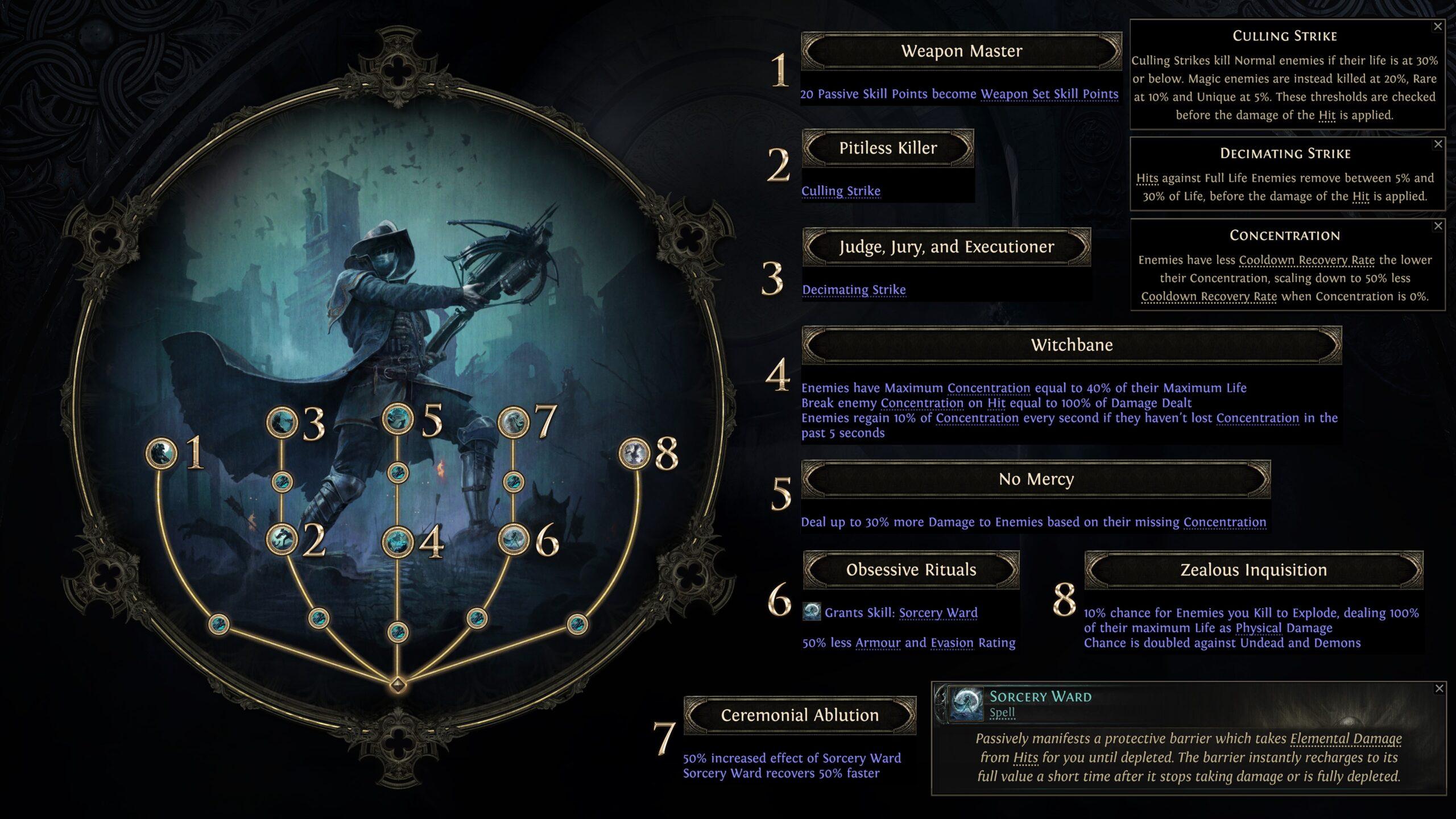Close the Decimating Strike tooltip
The height and width of the screenshot is (819, 1456).
coord(1440,143)
